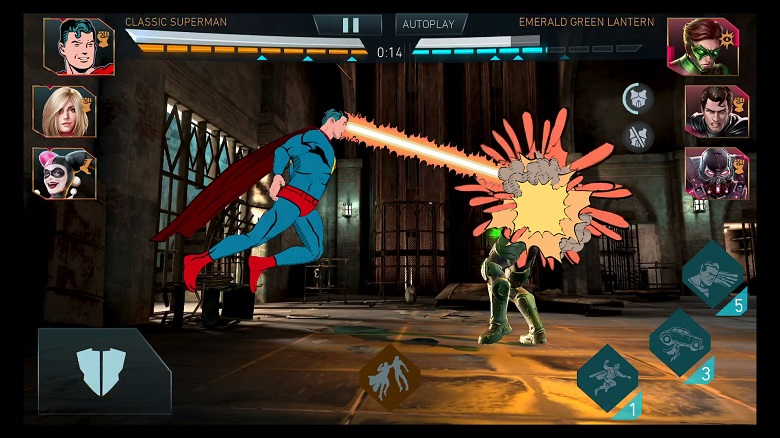Choose the masked enemy teammate portrait

click(x=716, y=173)
